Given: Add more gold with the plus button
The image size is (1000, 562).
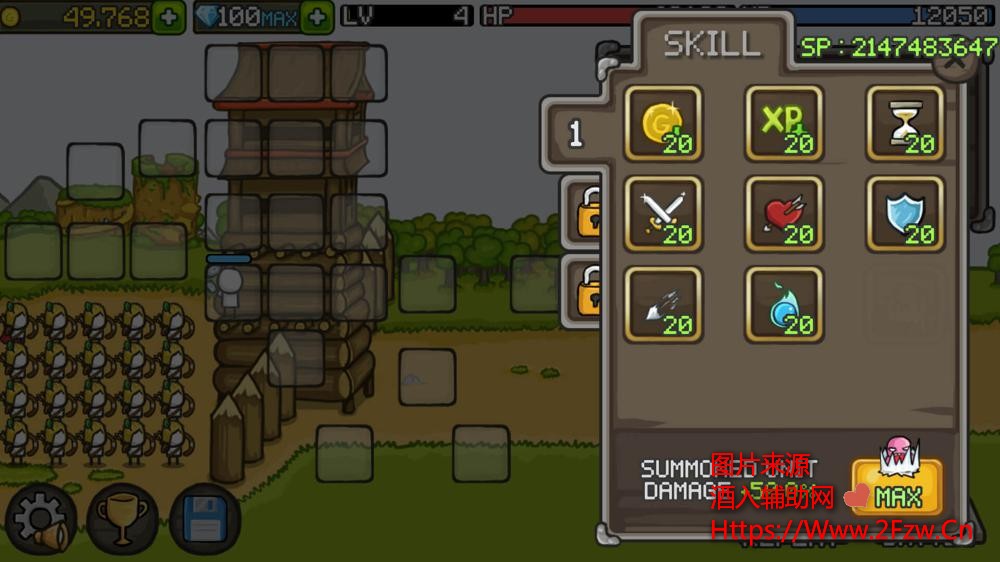Looking at the screenshot, I should pyautogui.click(x=169, y=17).
